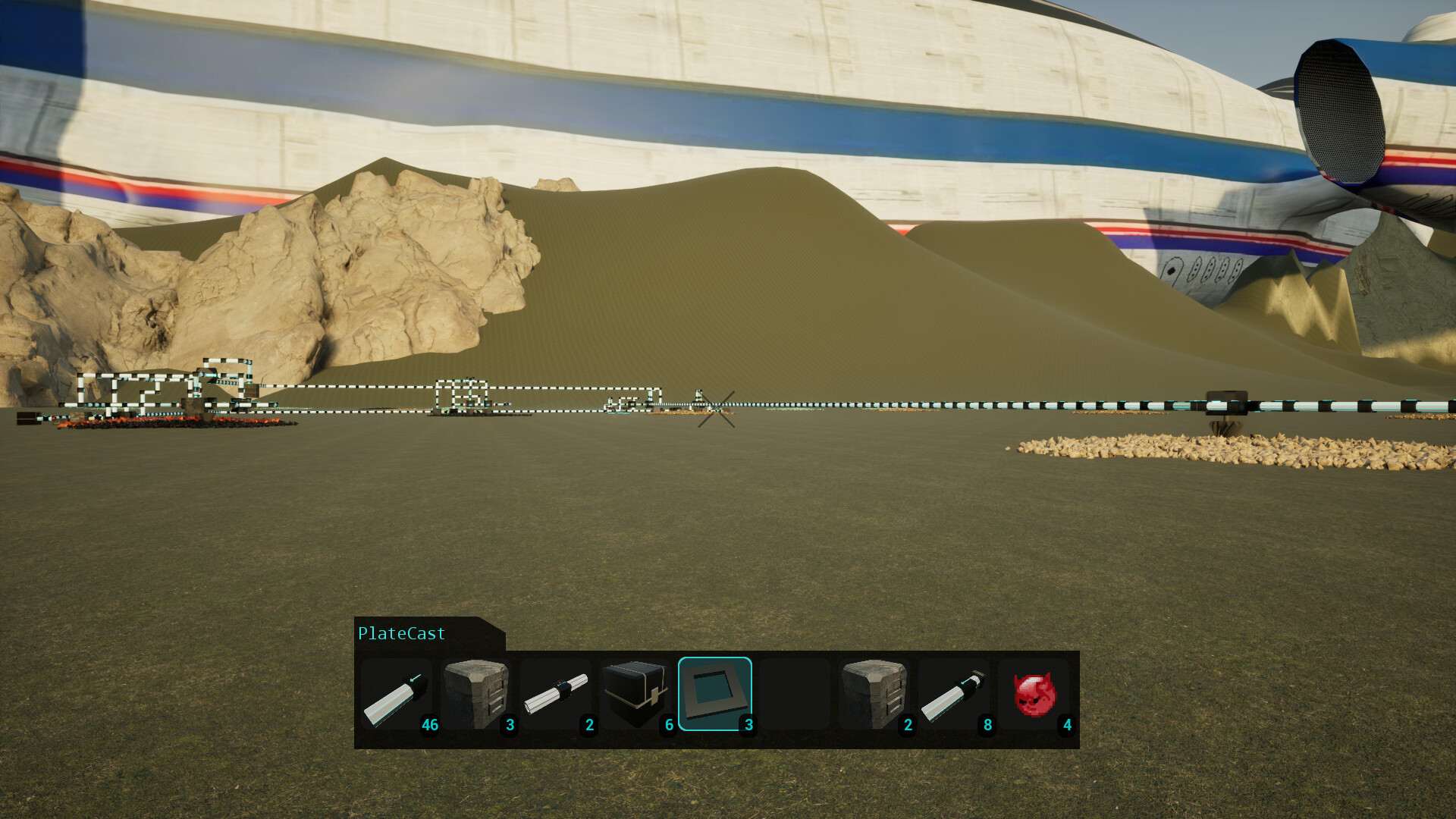Select the highlighted PlateCast plate slot
The width and height of the screenshot is (1456, 819).
(715, 694)
